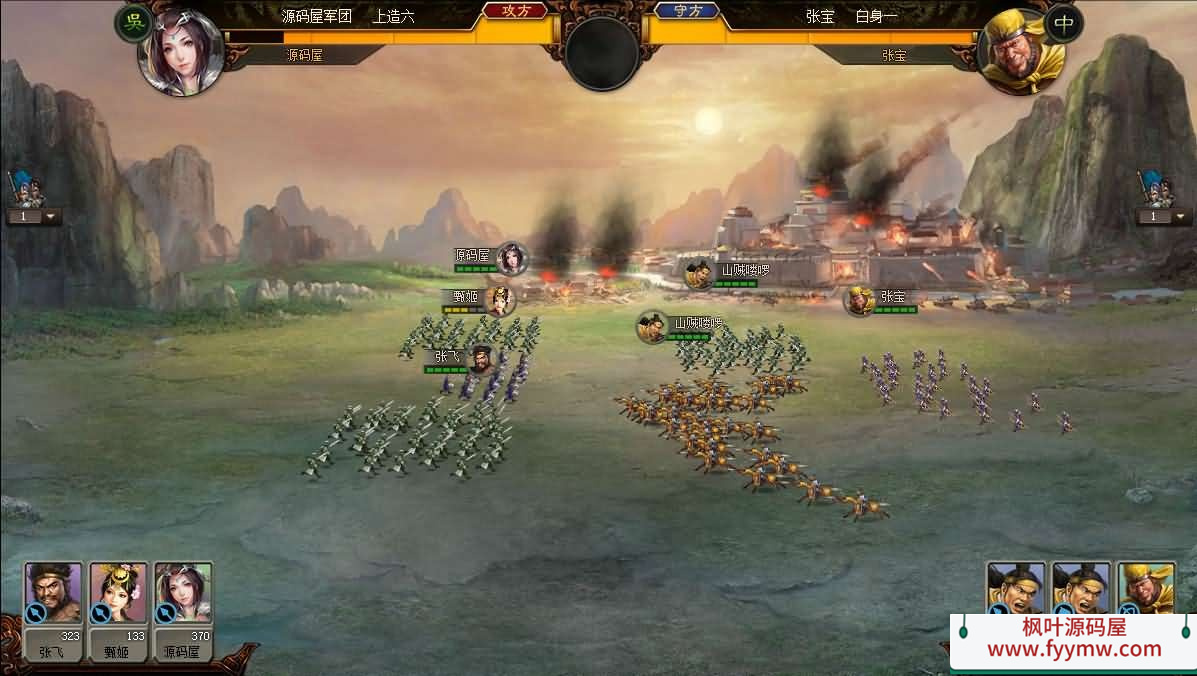Select the golden-armored 张宝 enemy card
The width and height of the screenshot is (1197, 676).
pos(1146,588)
